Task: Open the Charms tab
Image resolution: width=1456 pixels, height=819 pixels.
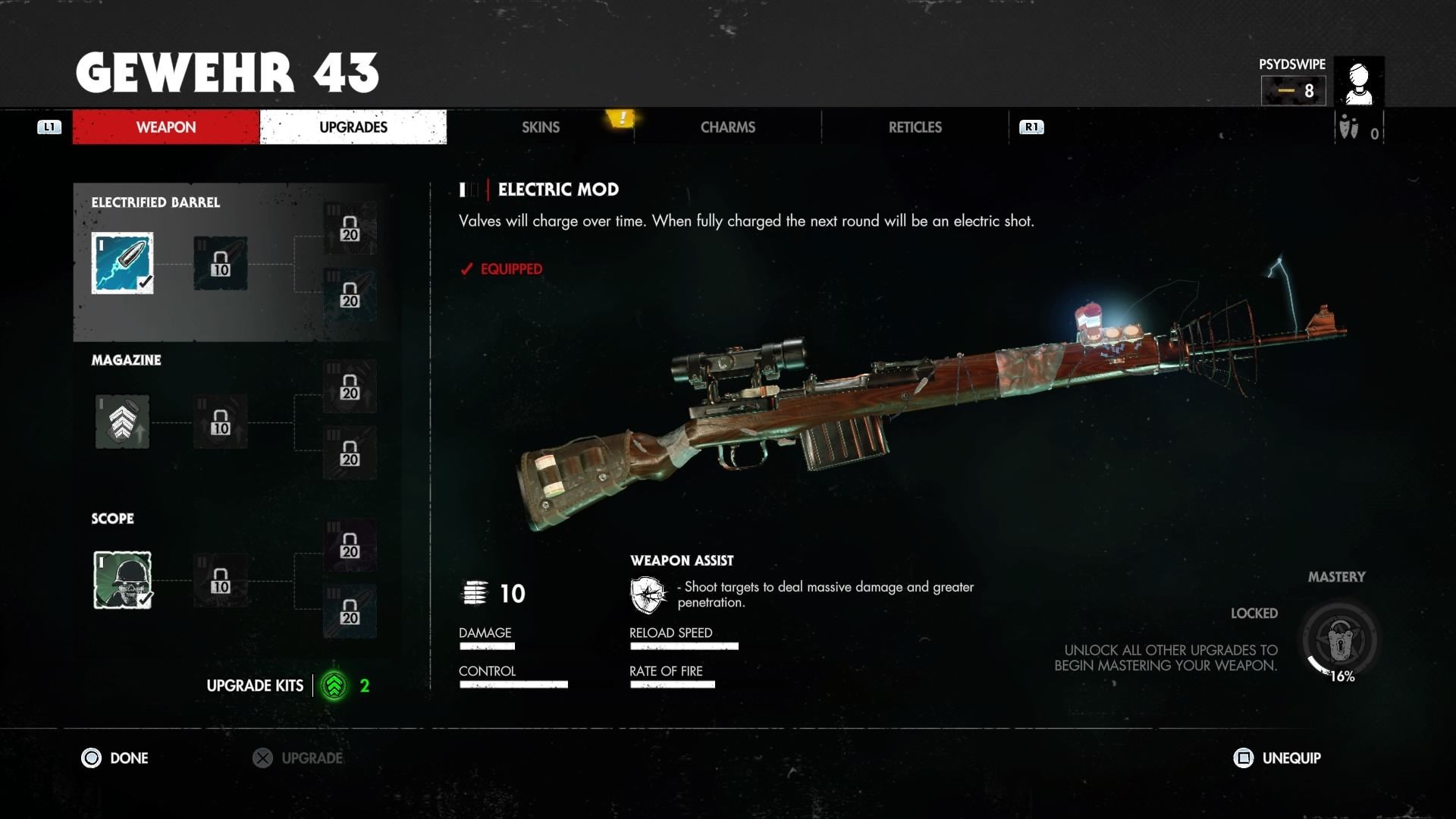Action: (727, 127)
